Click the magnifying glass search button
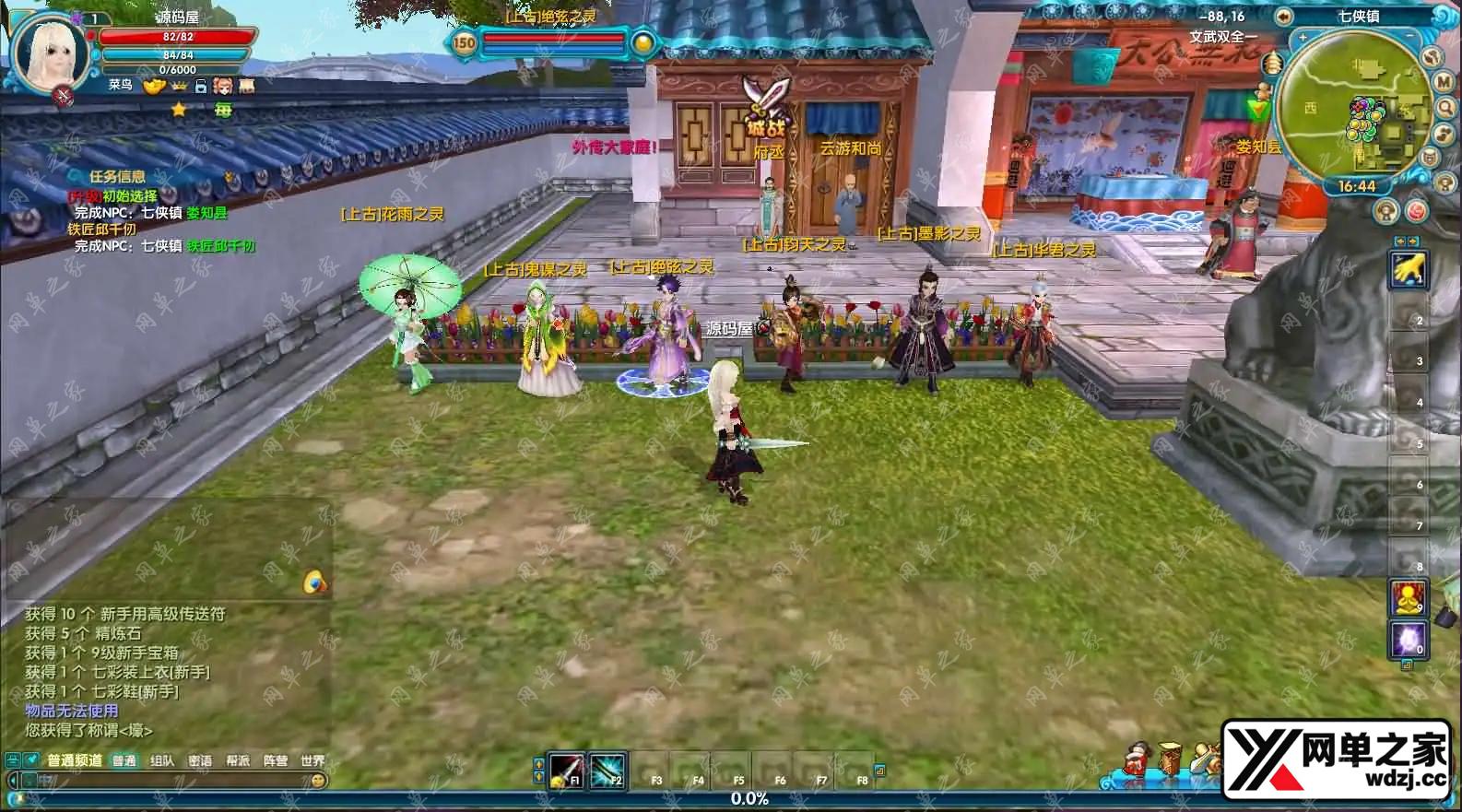The width and height of the screenshot is (1462, 812). click(x=1445, y=109)
